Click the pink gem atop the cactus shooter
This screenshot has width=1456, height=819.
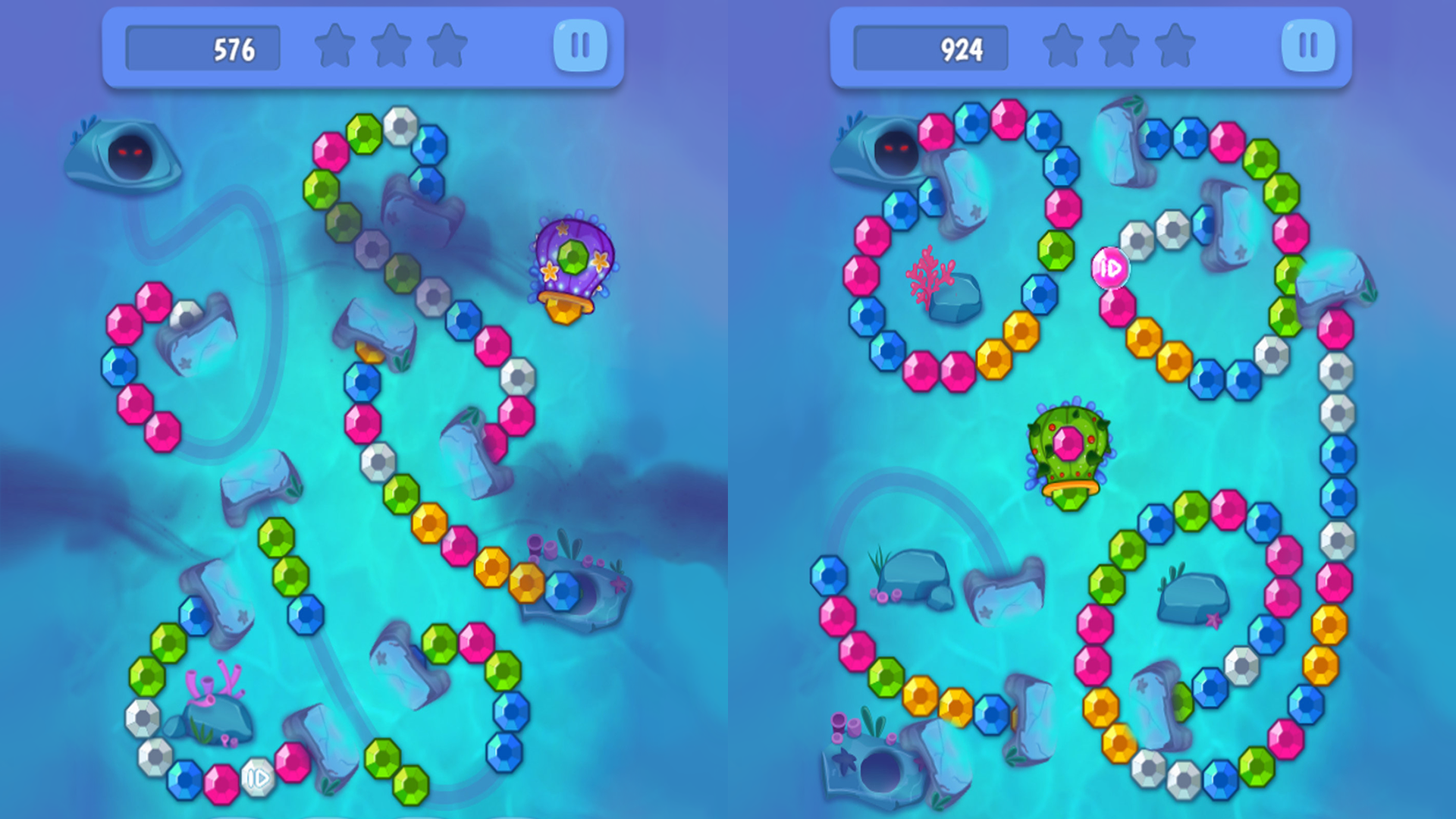point(1069,444)
